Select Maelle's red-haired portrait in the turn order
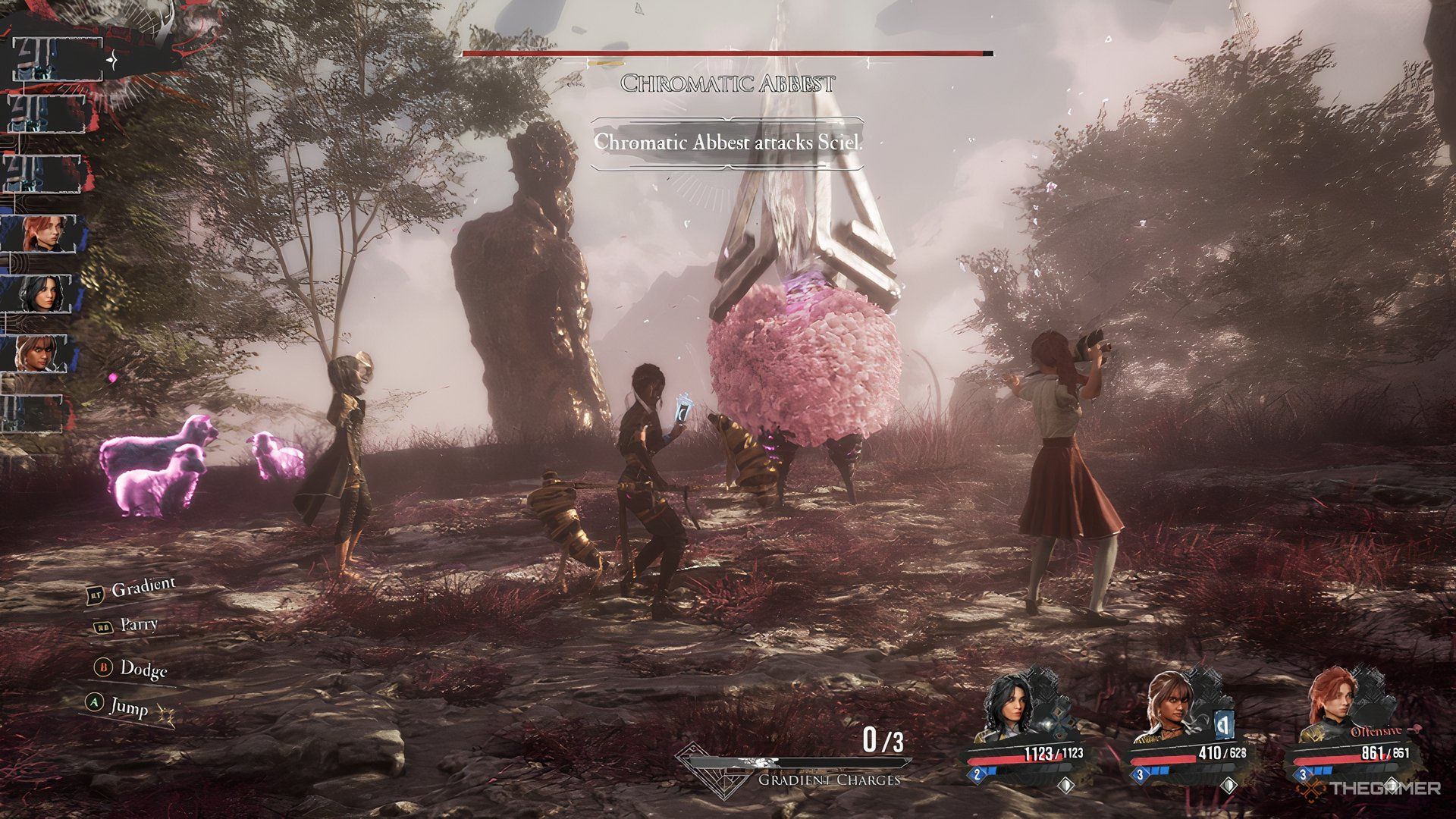The width and height of the screenshot is (1456, 819). coord(42,234)
